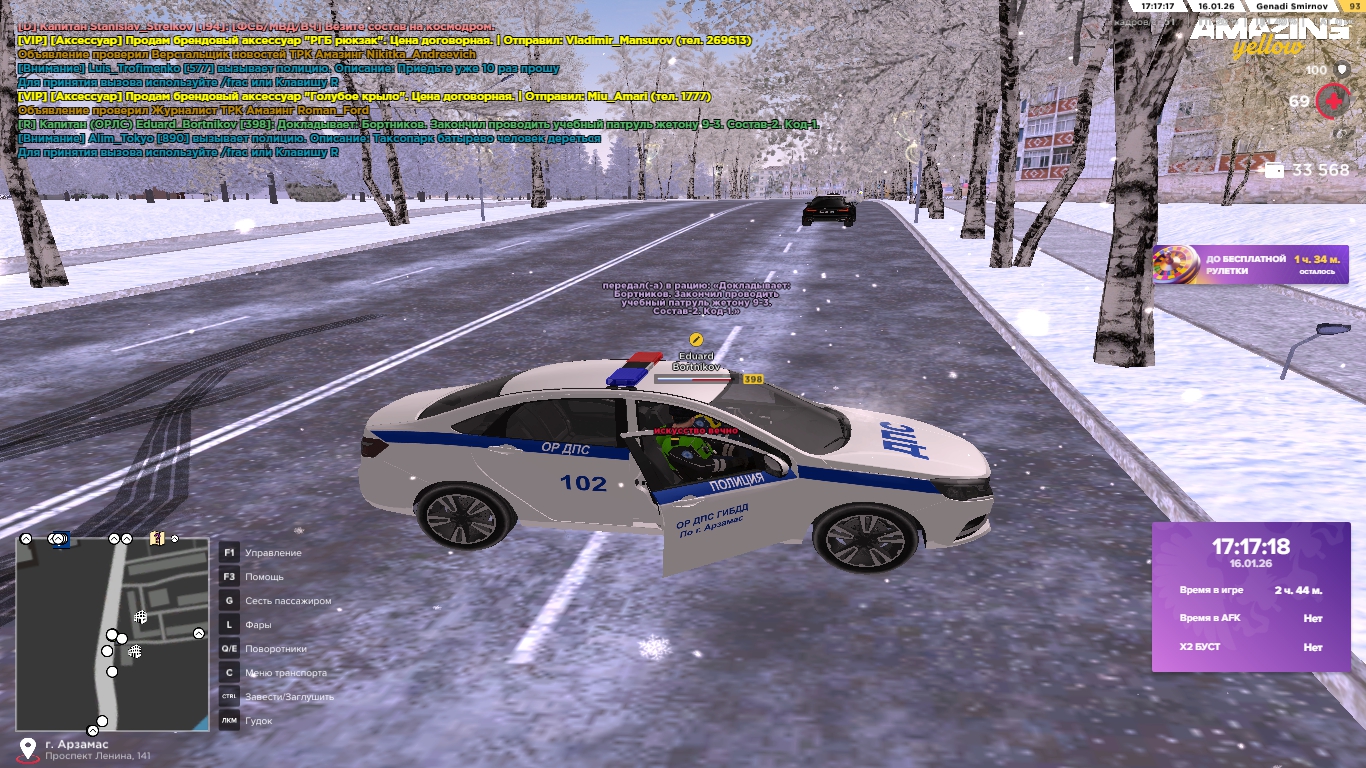Click the Amazing Yellow server logo
The image size is (1366, 768).
pyautogui.click(x=1268, y=36)
